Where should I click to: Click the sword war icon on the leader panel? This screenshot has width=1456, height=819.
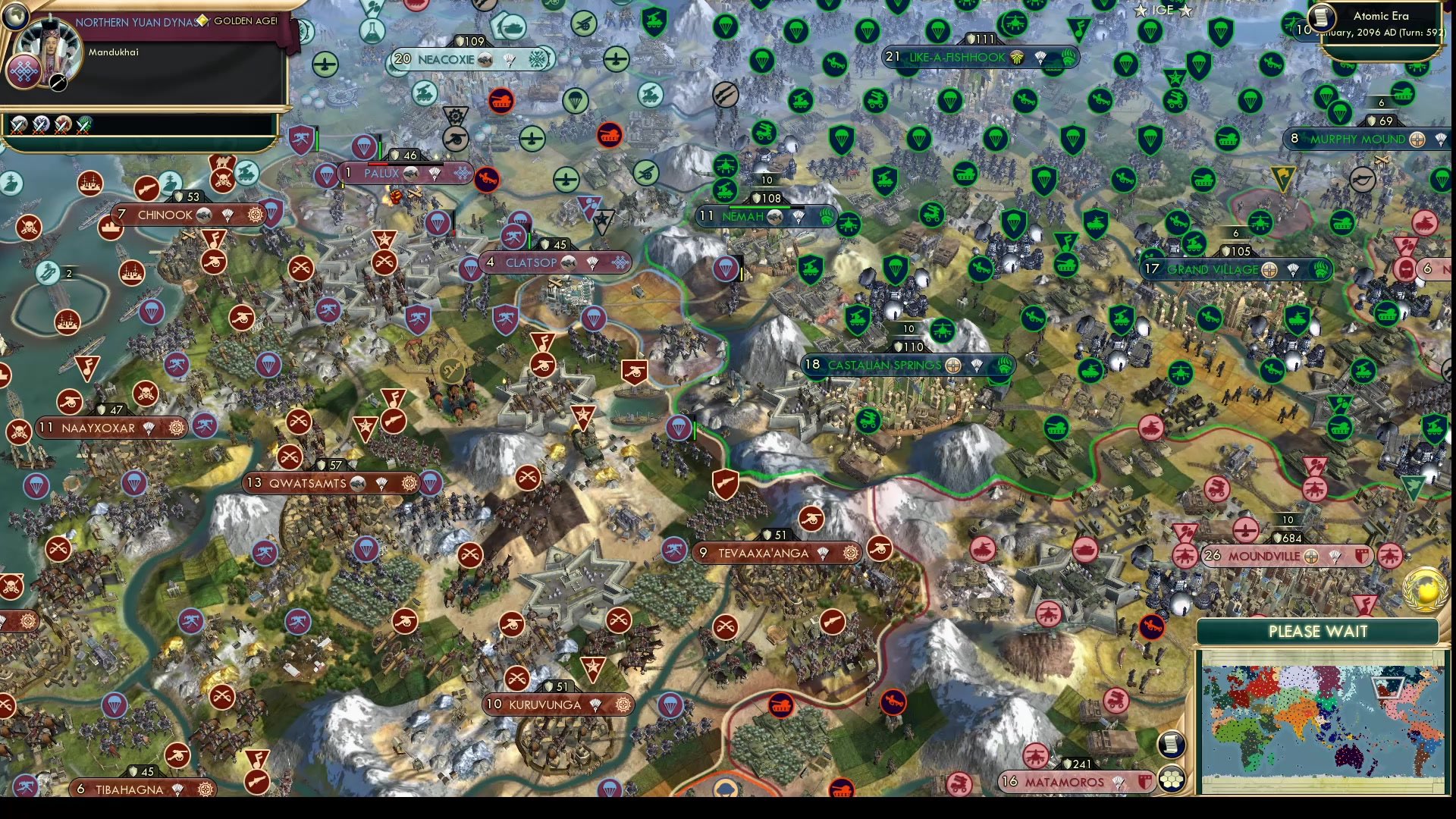(x=58, y=83)
